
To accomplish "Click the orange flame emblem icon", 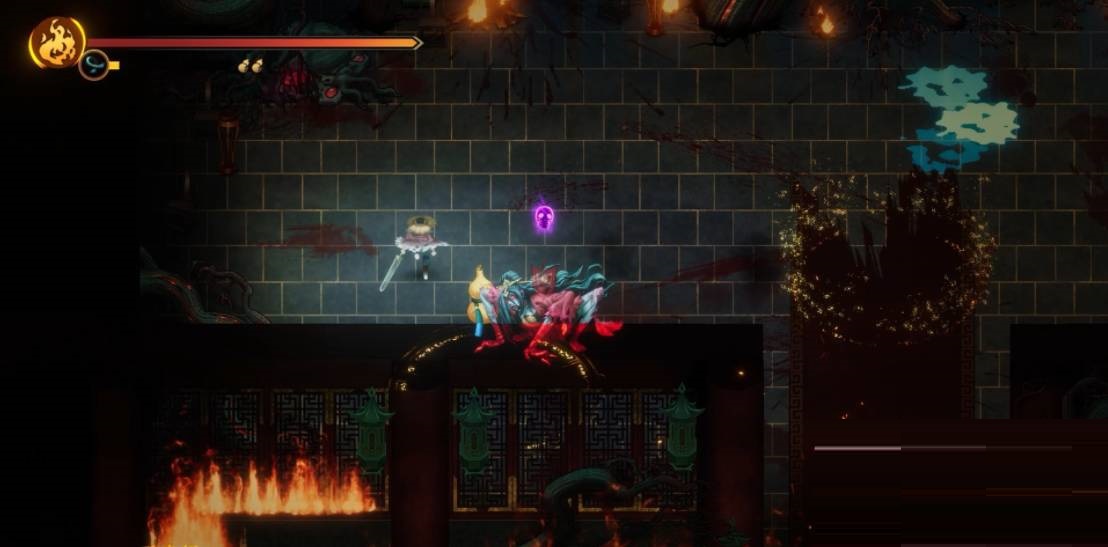I will 56,42.
